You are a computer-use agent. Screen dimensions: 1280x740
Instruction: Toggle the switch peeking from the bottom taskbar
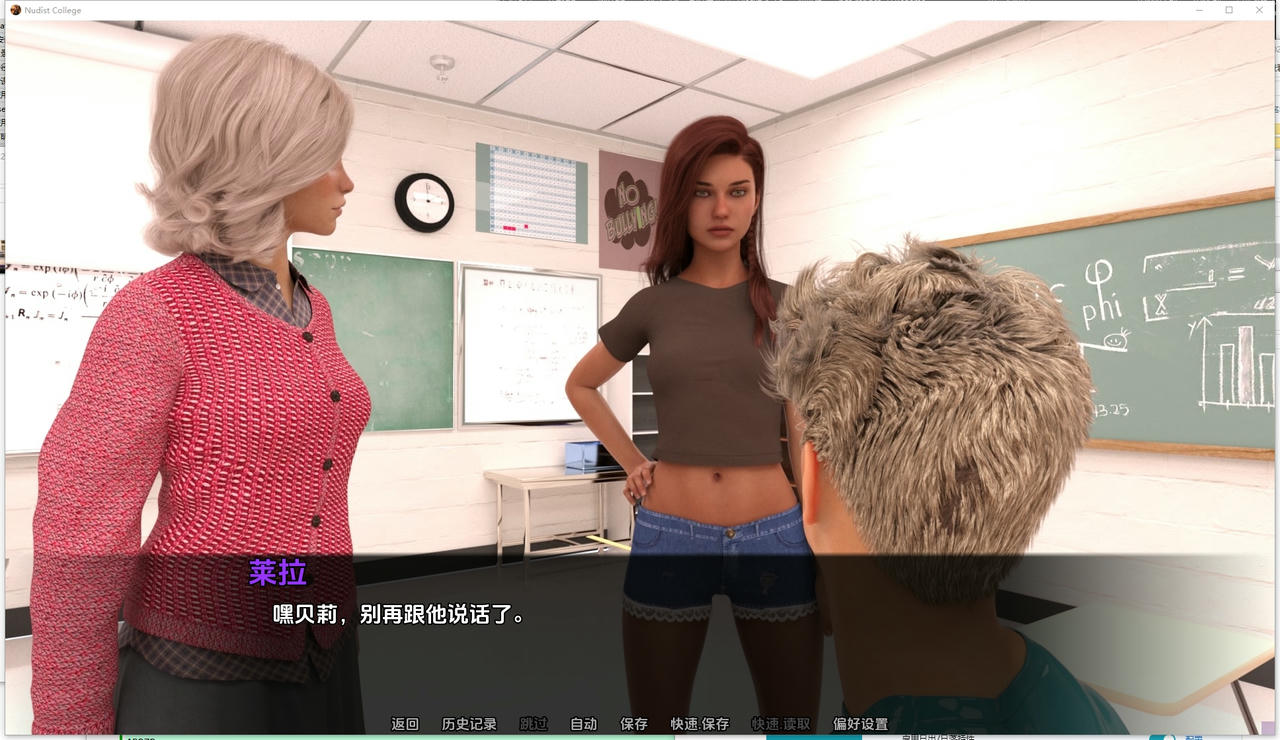[1163, 737]
